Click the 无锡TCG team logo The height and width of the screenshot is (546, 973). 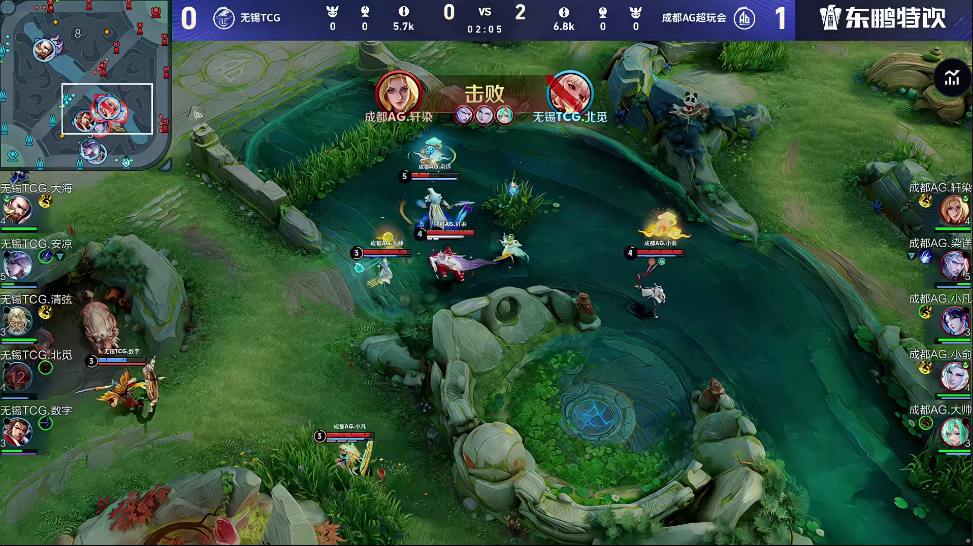(x=224, y=18)
